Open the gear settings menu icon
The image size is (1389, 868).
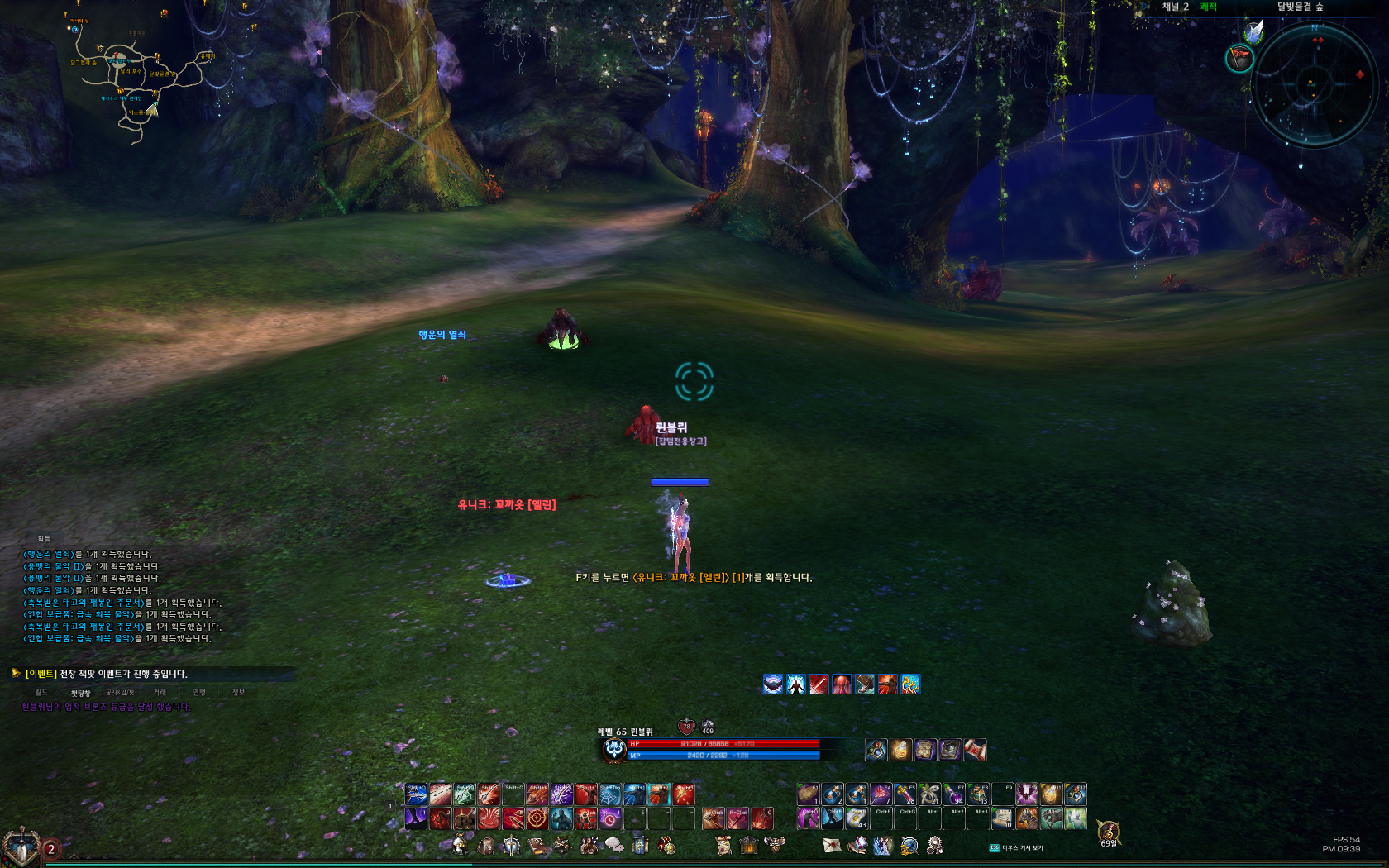coord(935,845)
